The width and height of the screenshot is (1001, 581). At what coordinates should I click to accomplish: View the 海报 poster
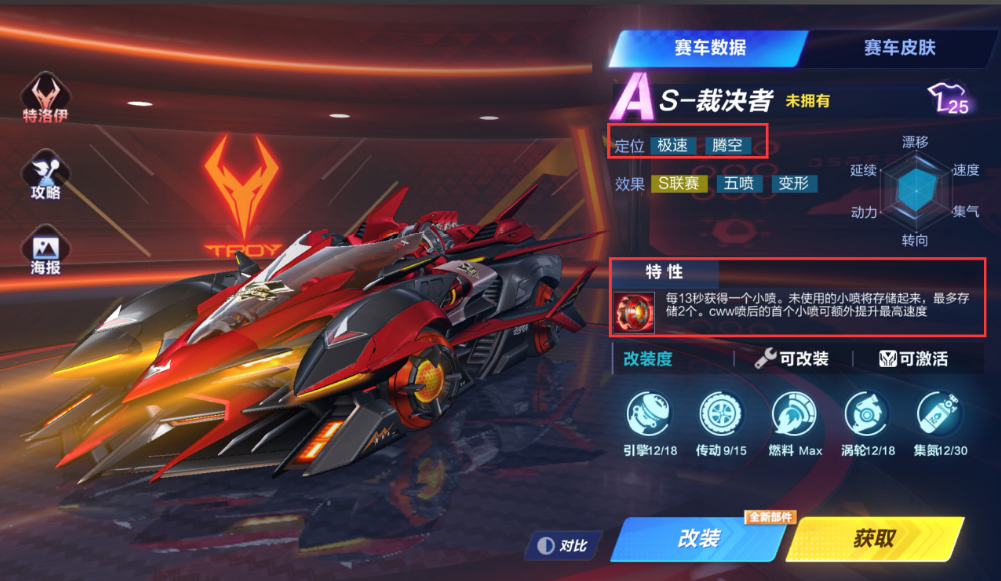click(46, 251)
